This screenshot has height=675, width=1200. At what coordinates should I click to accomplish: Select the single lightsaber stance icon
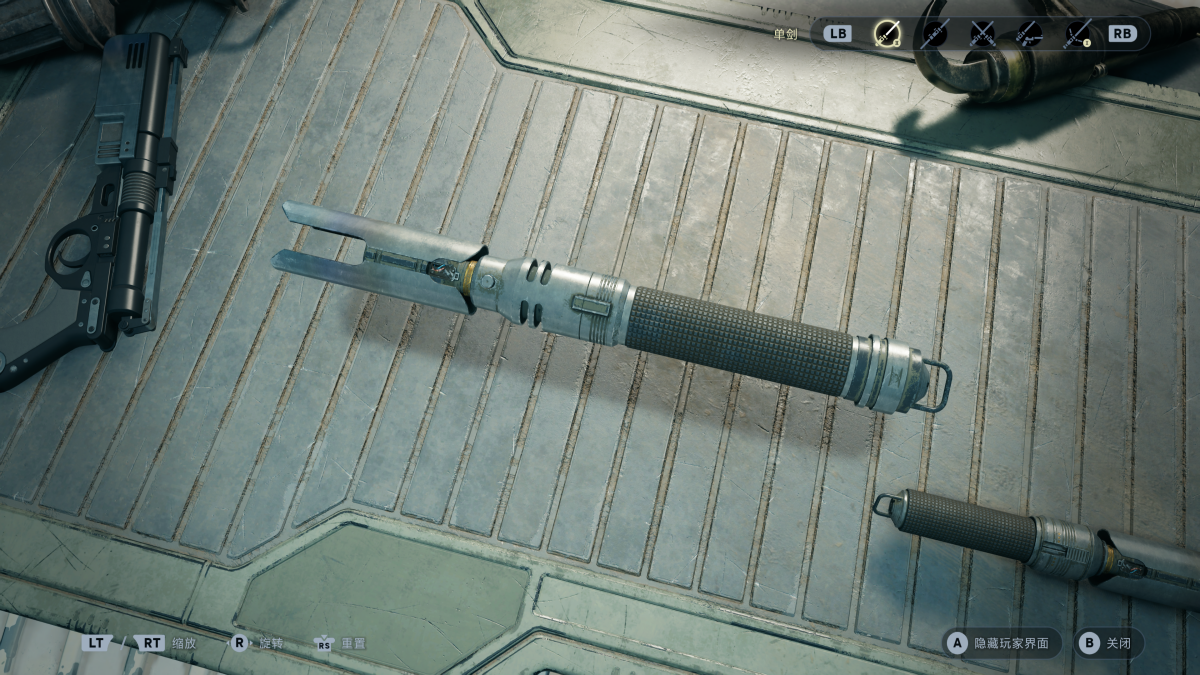(886, 34)
